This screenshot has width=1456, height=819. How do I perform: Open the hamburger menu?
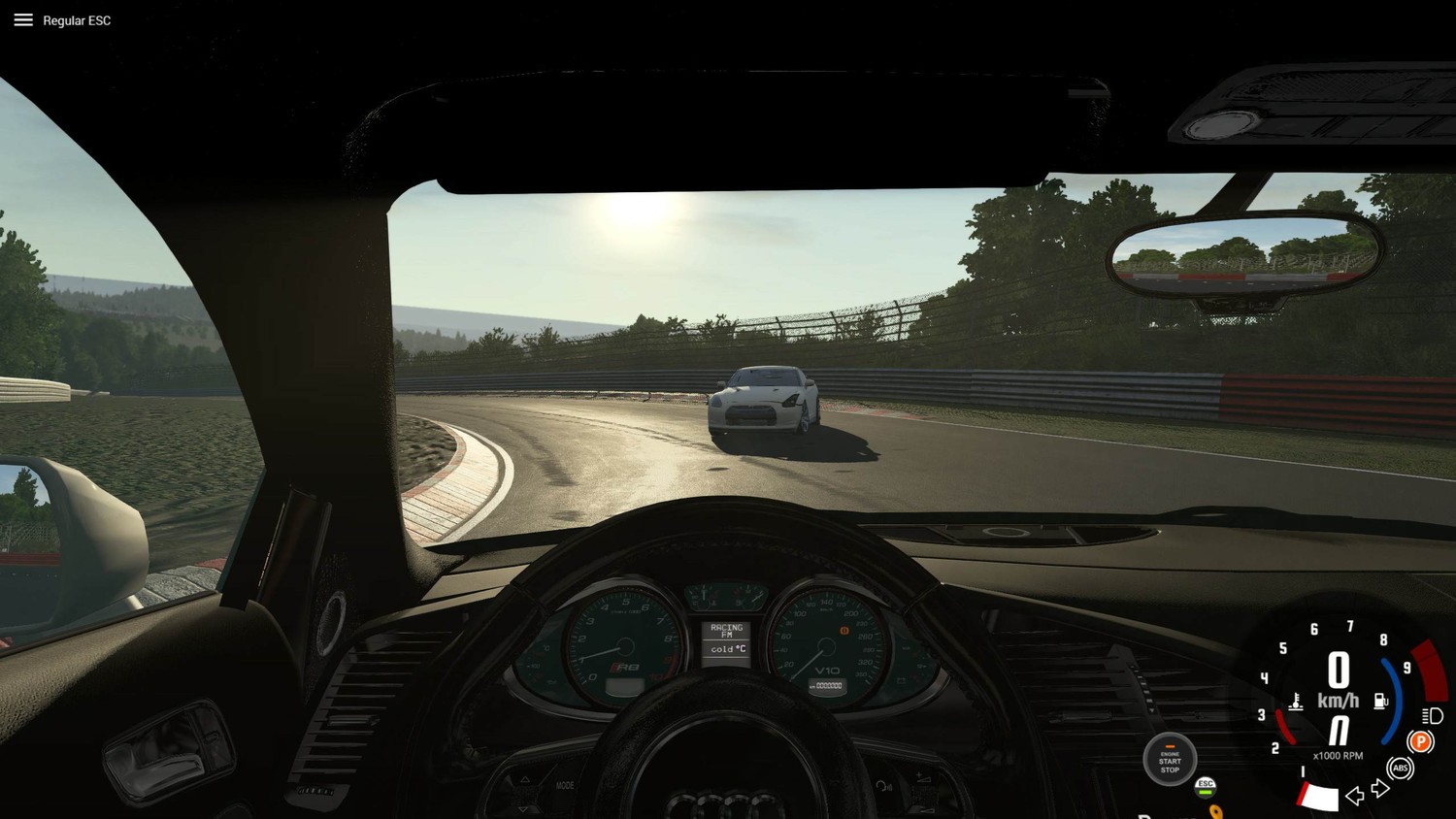(23, 19)
